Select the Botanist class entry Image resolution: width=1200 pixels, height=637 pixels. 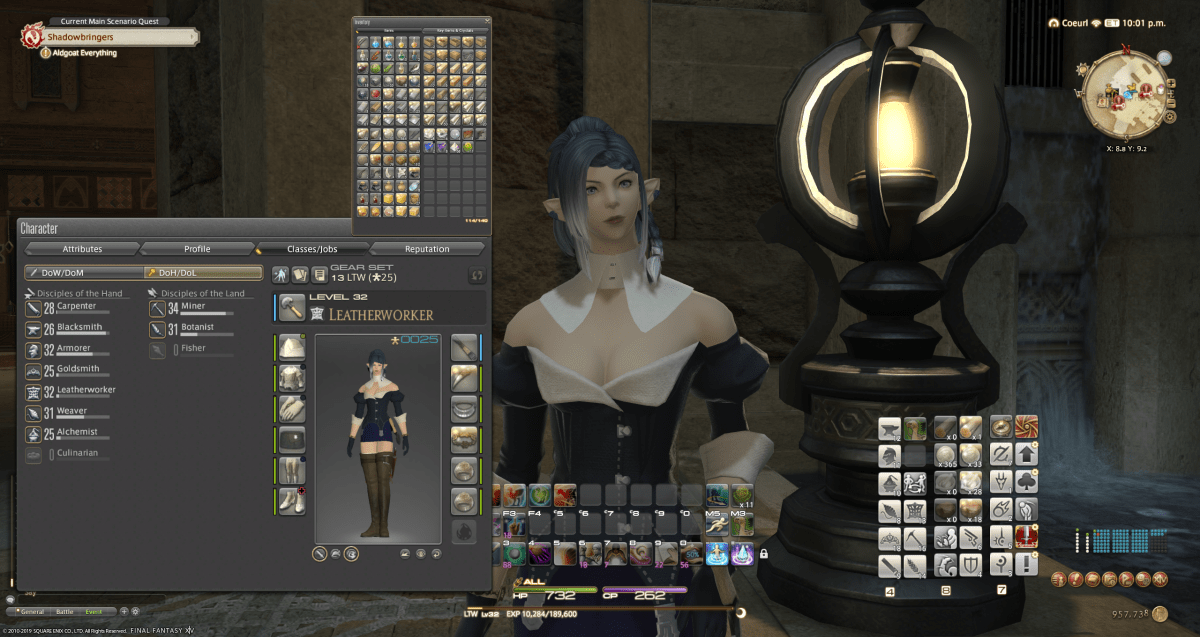click(x=197, y=329)
